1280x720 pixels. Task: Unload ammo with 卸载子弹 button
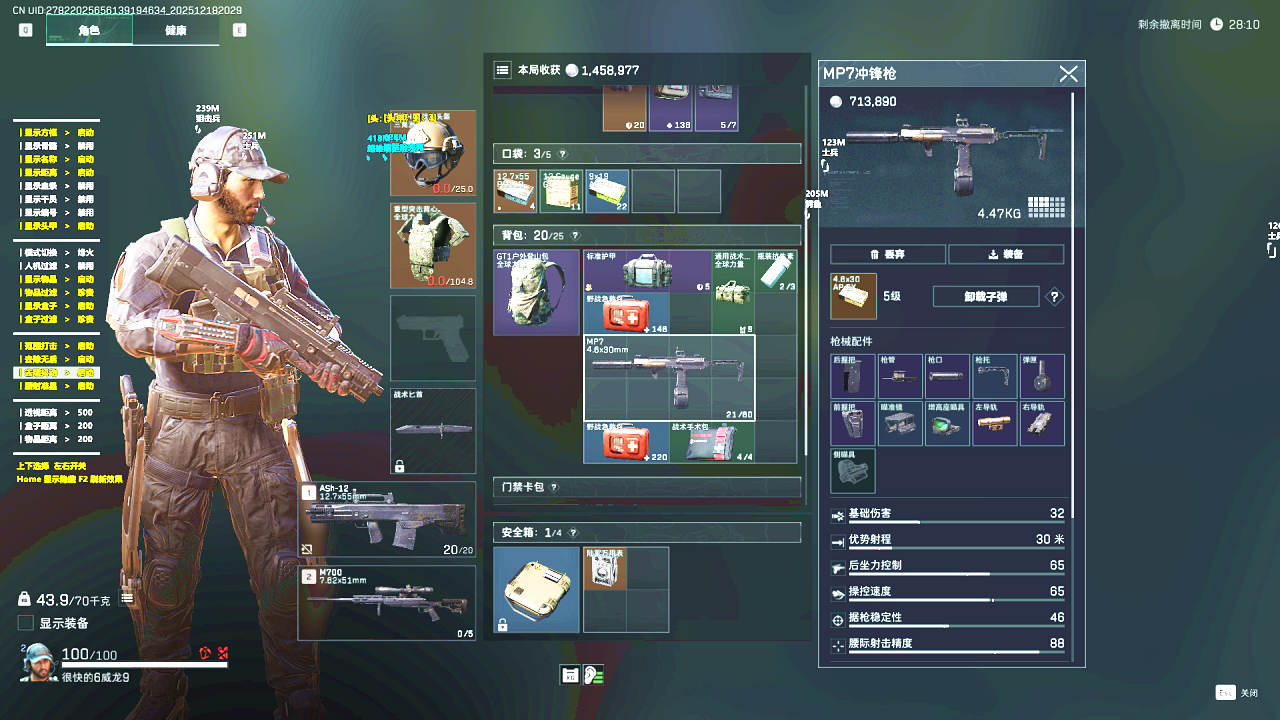(985, 296)
